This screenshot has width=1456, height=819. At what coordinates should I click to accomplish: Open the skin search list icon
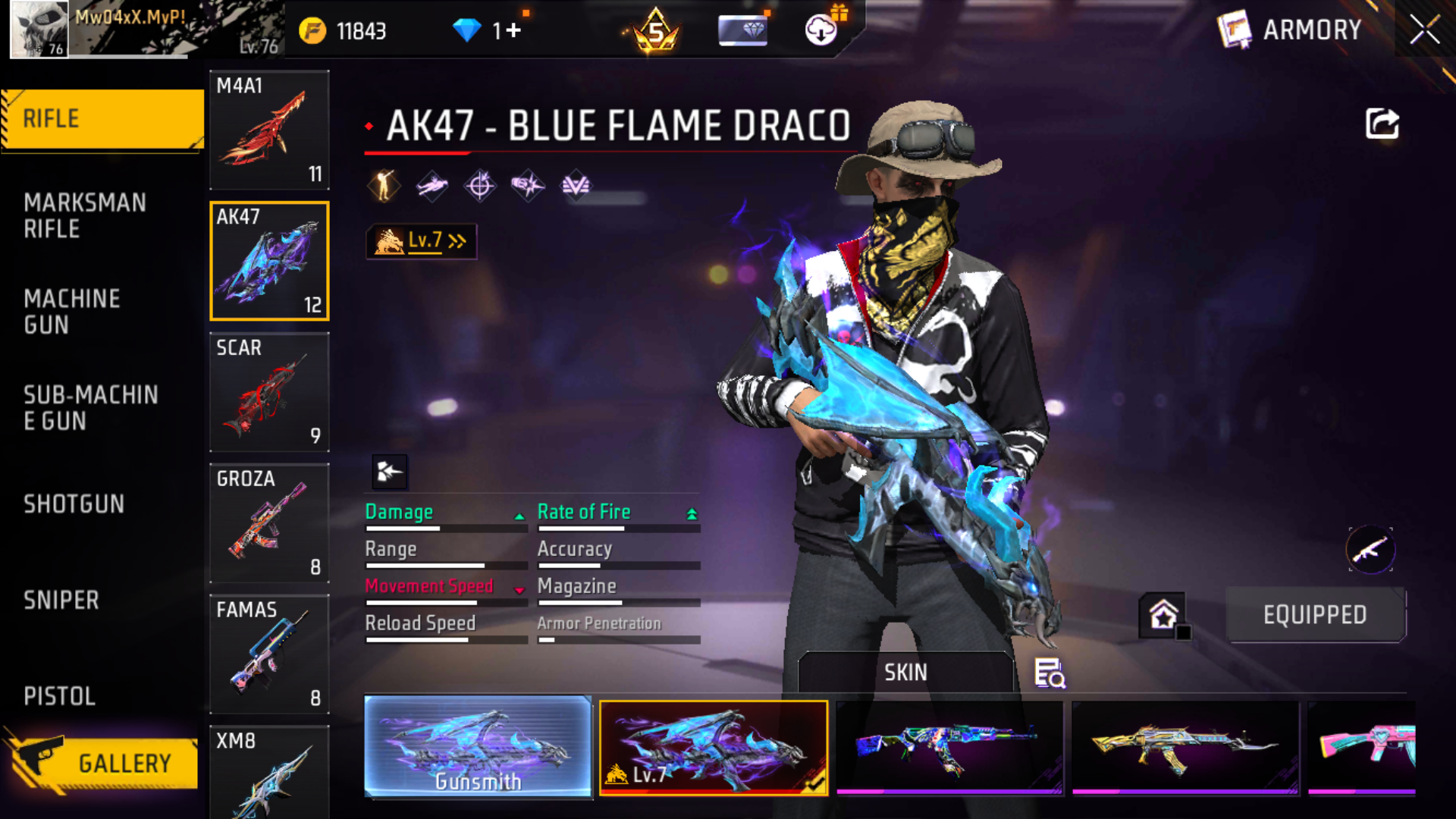pyautogui.click(x=1050, y=673)
